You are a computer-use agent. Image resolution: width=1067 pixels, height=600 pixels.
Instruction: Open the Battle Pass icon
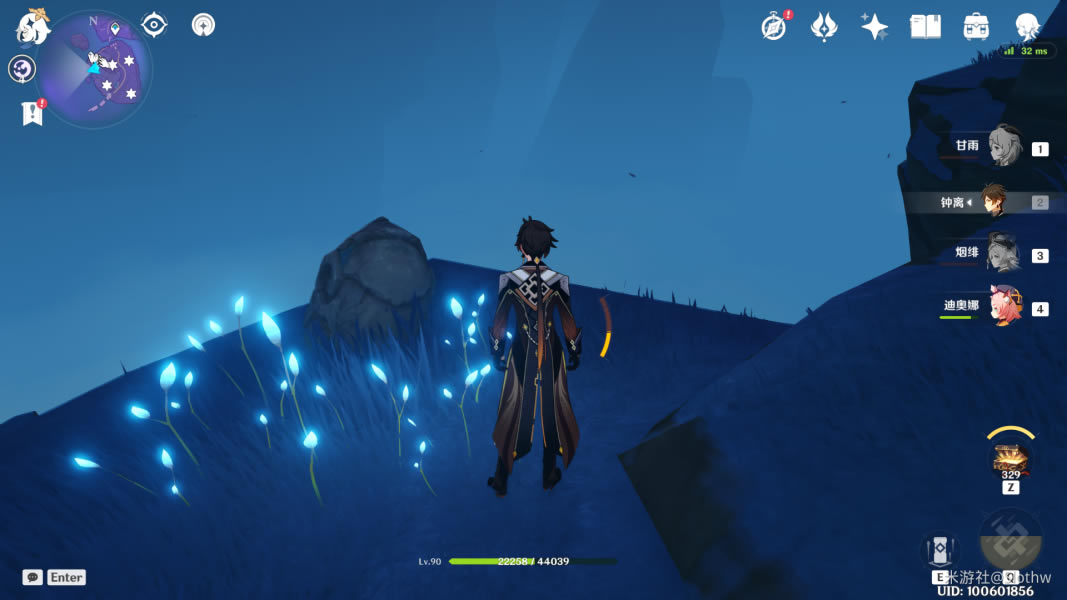pos(823,27)
